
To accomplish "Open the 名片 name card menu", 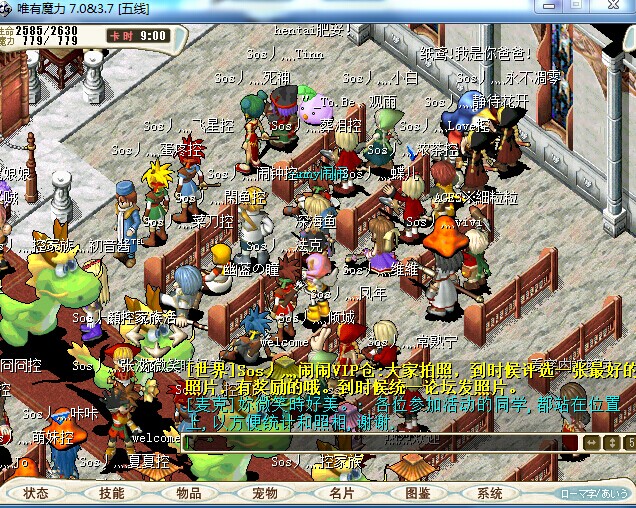I will tap(341, 493).
